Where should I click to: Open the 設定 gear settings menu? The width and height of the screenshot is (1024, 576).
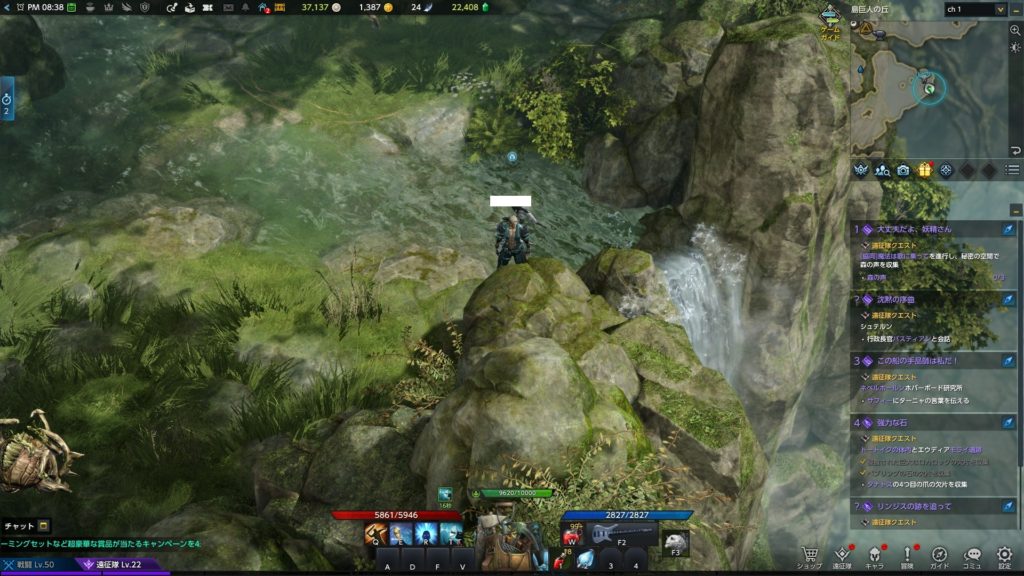pyautogui.click(x=1004, y=554)
